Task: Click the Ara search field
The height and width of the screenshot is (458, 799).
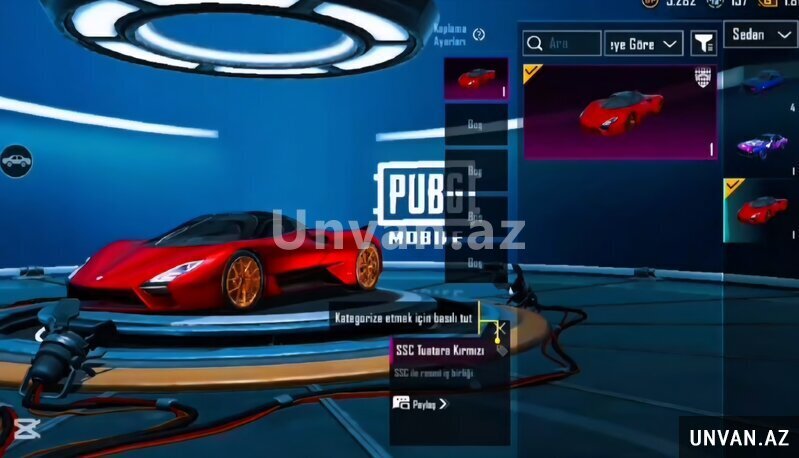Action: pos(563,43)
